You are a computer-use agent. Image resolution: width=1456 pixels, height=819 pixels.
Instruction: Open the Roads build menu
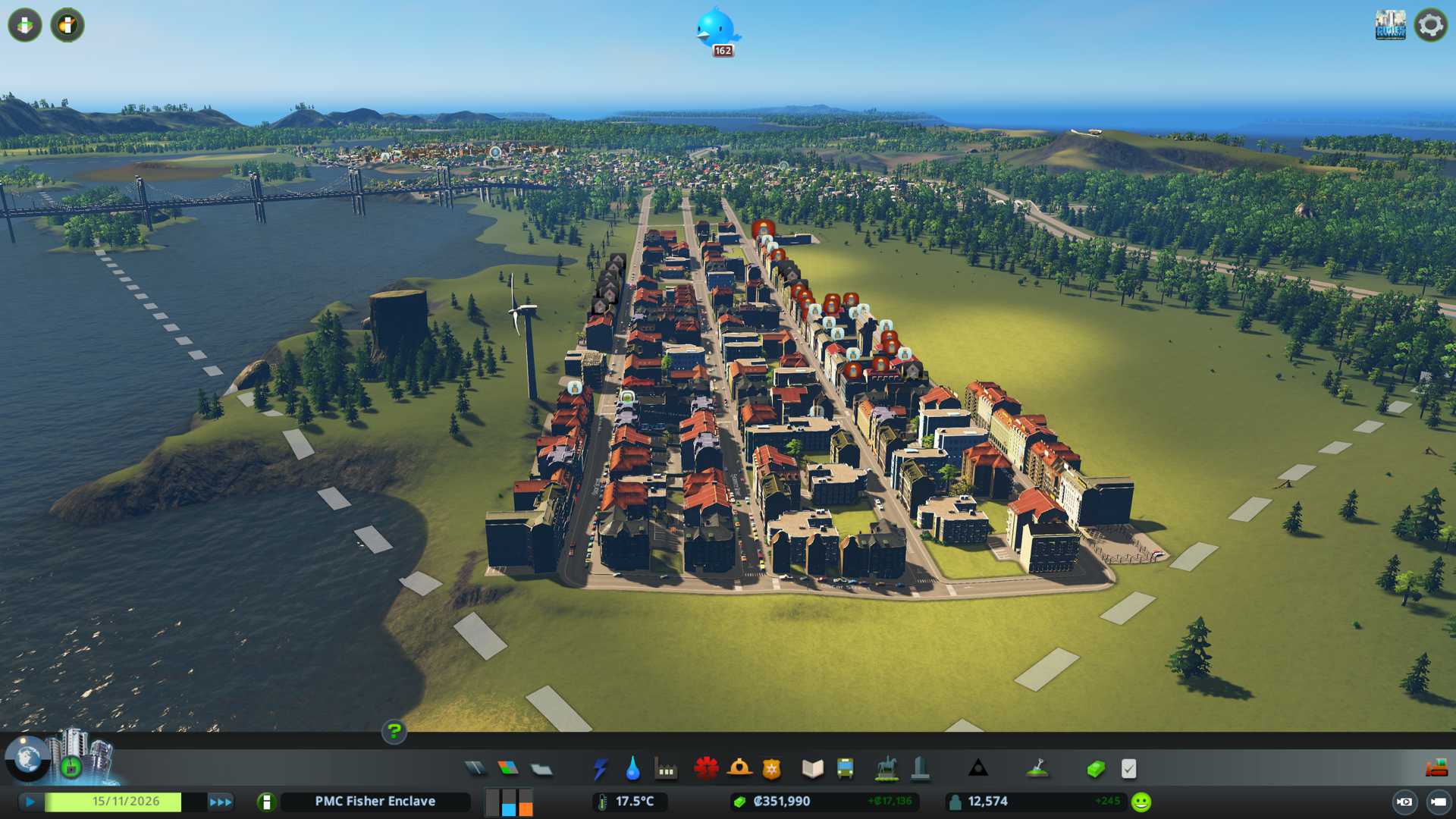475,769
